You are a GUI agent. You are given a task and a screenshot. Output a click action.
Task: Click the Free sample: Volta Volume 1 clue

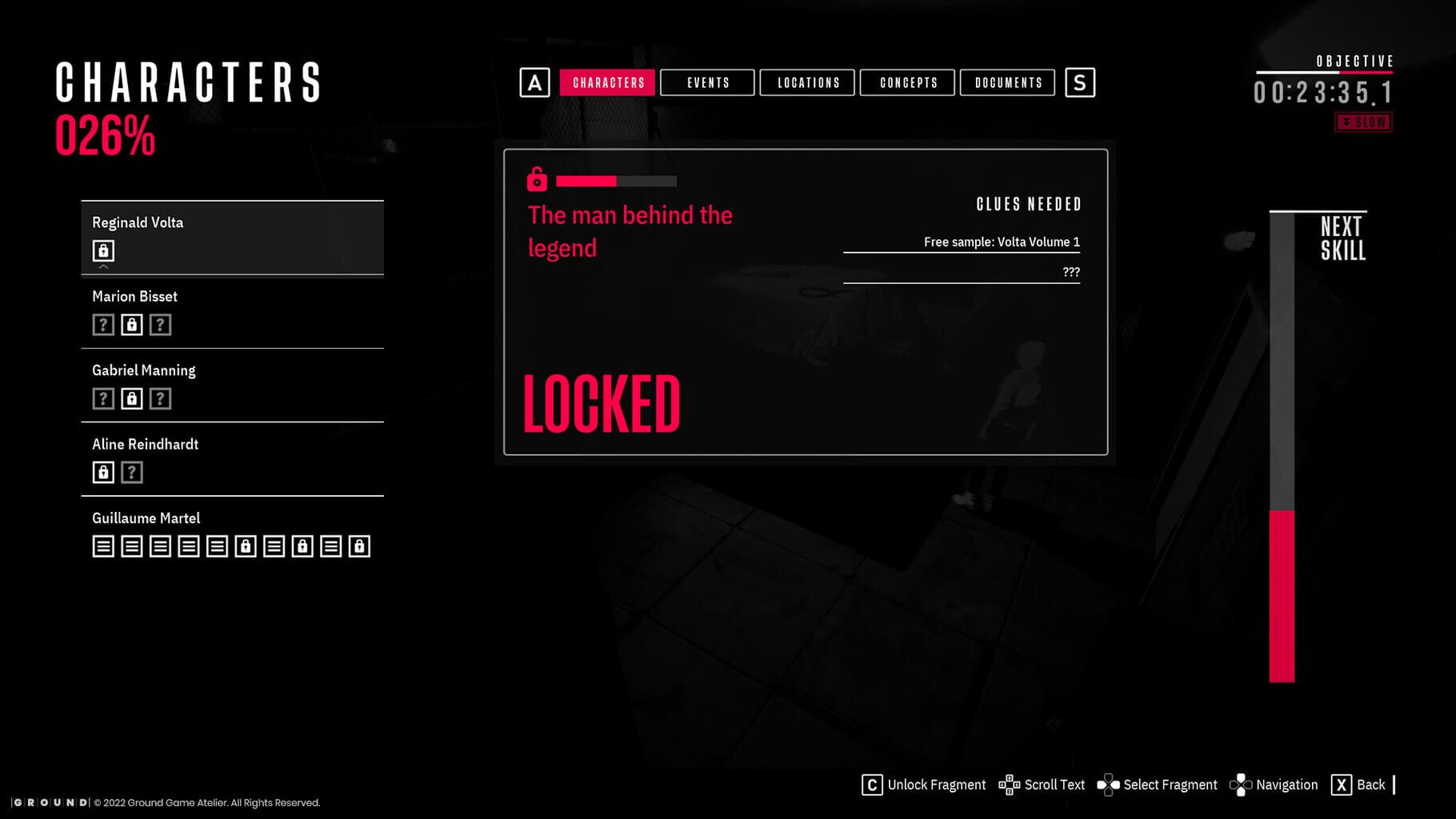click(1001, 240)
